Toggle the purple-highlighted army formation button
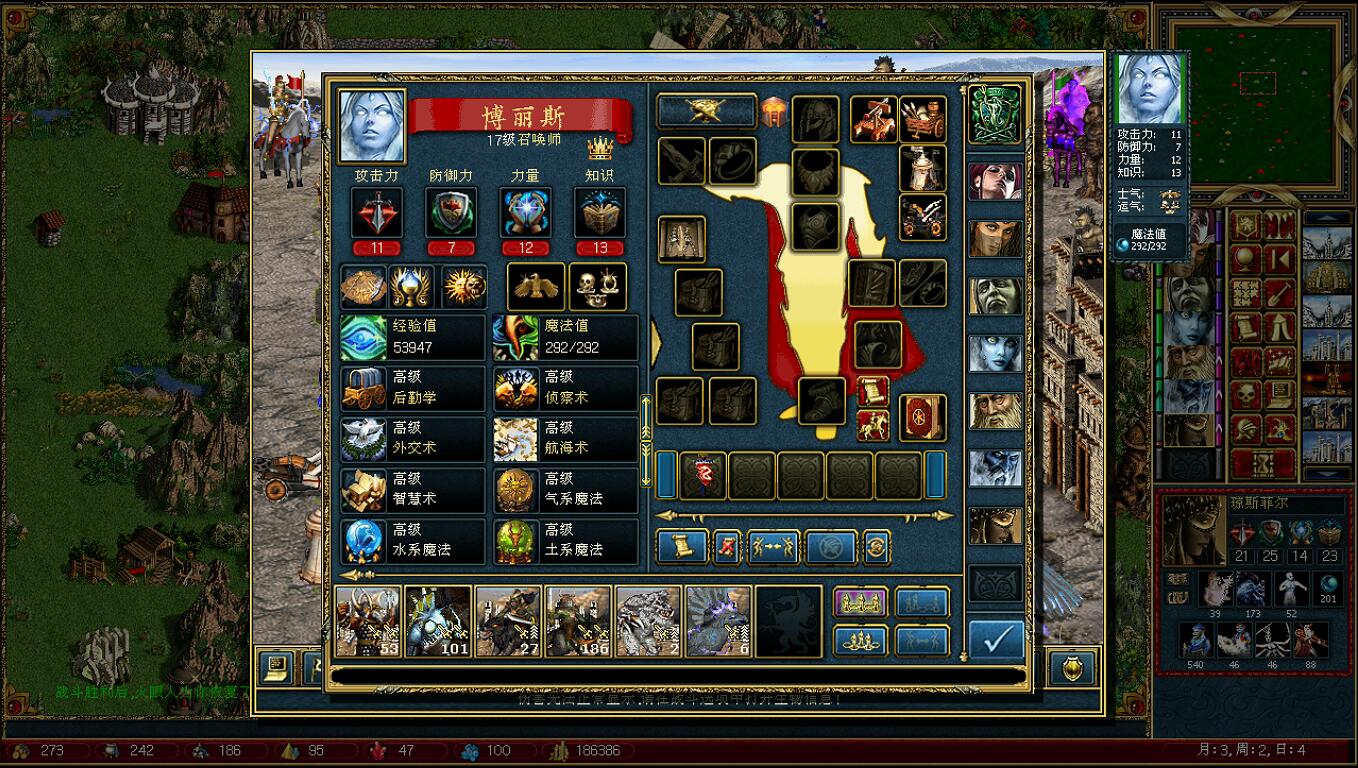This screenshot has height=768, width=1358. [x=860, y=601]
